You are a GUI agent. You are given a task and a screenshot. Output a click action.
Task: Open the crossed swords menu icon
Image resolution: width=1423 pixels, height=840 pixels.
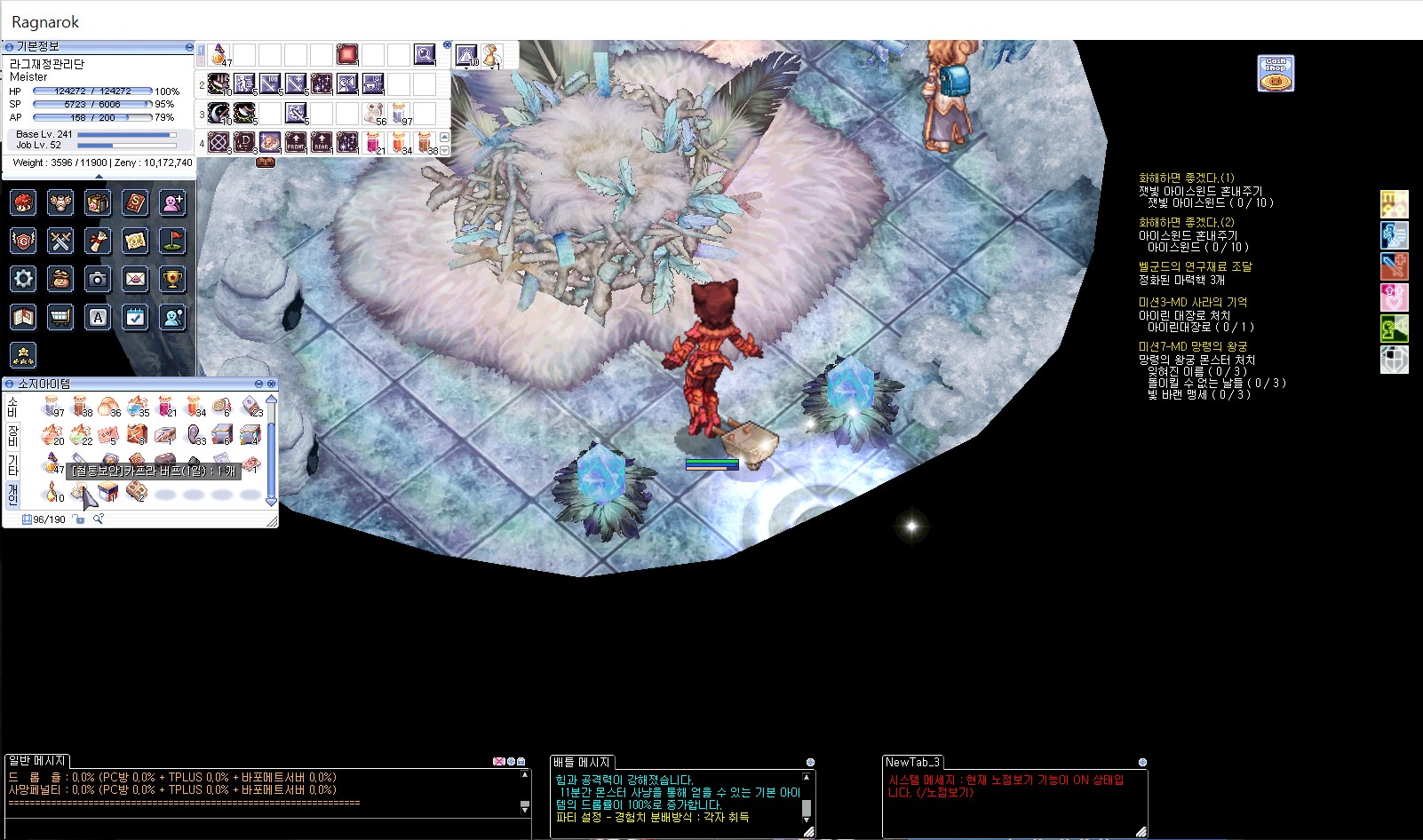(60, 241)
